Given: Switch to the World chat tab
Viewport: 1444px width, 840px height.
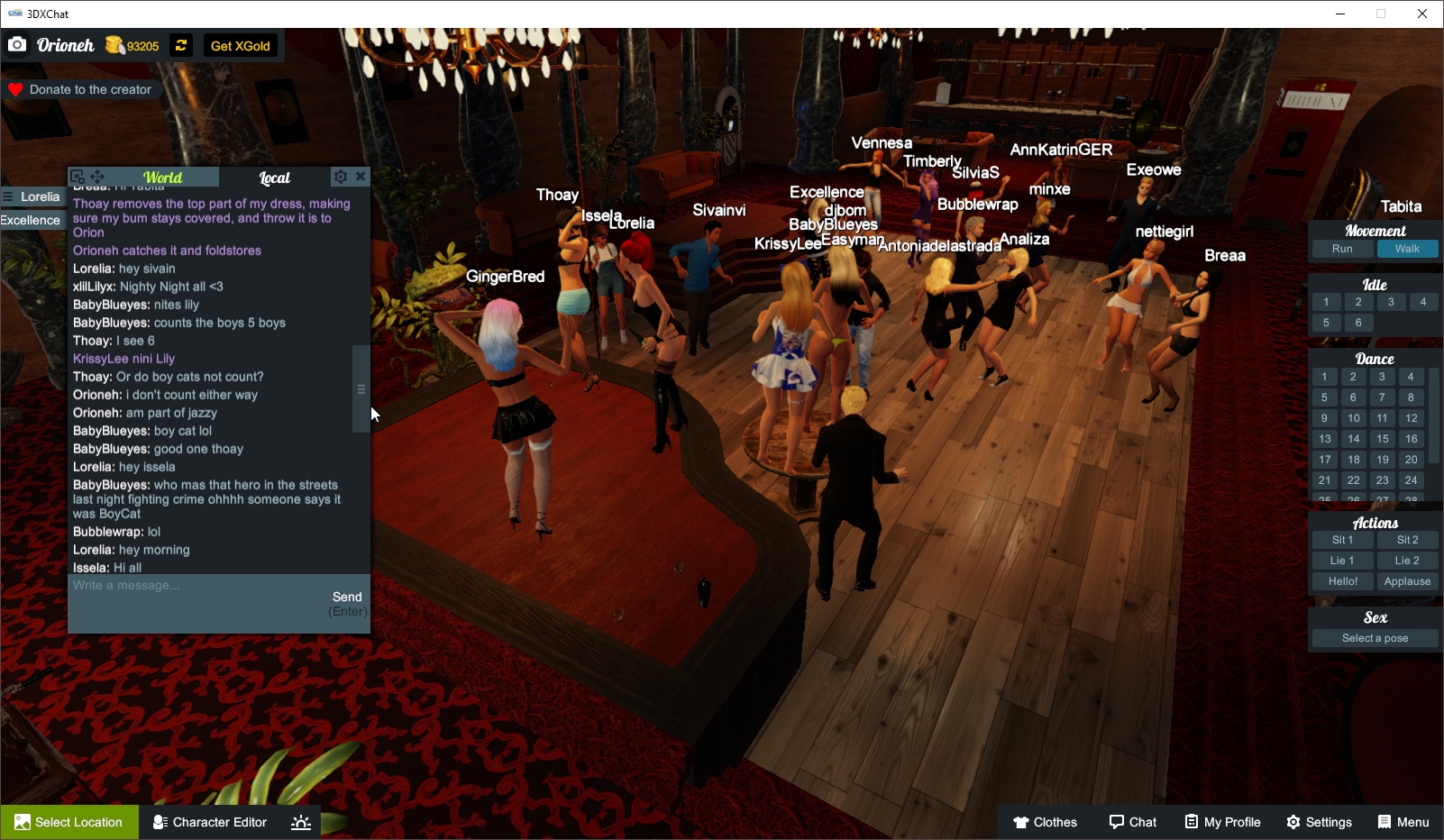Looking at the screenshot, I should (x=162, y=177).
